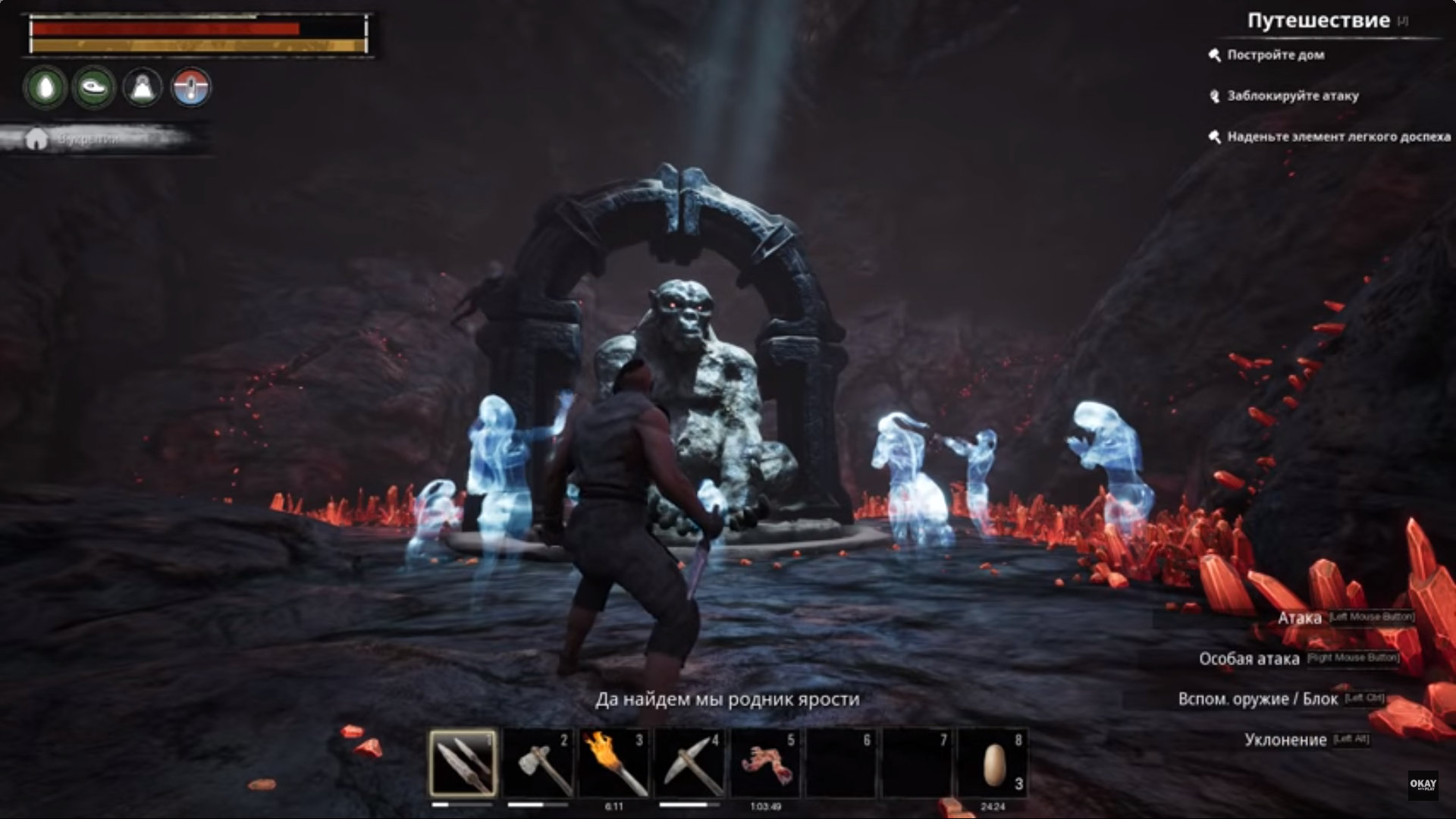Select the stone pickaxe slot
The height and width of the screenshot is (819, 1456).
(x=690, y=763)
